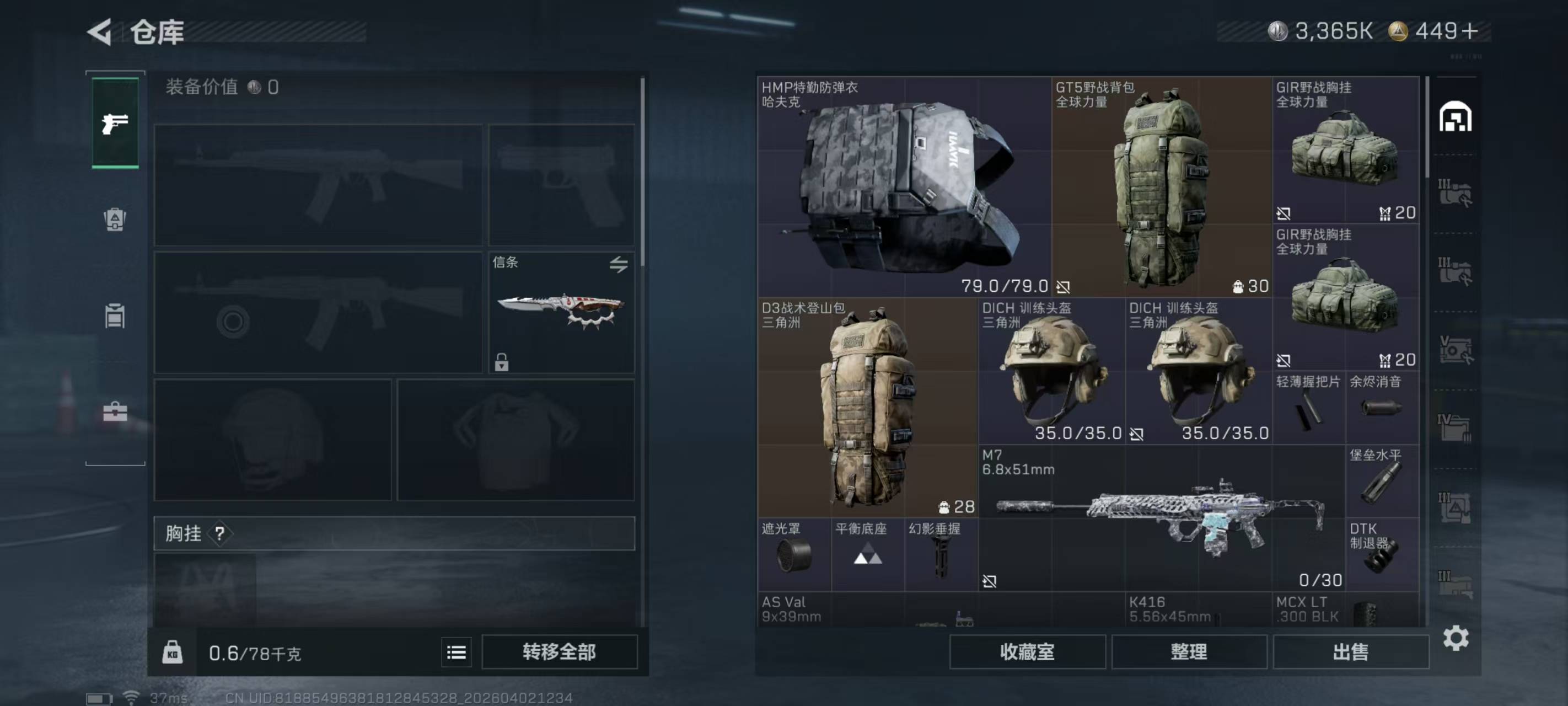This screenshot has width=1568, height=706.
Task: Switch to the briefcase tab
Action: [115, 413]
